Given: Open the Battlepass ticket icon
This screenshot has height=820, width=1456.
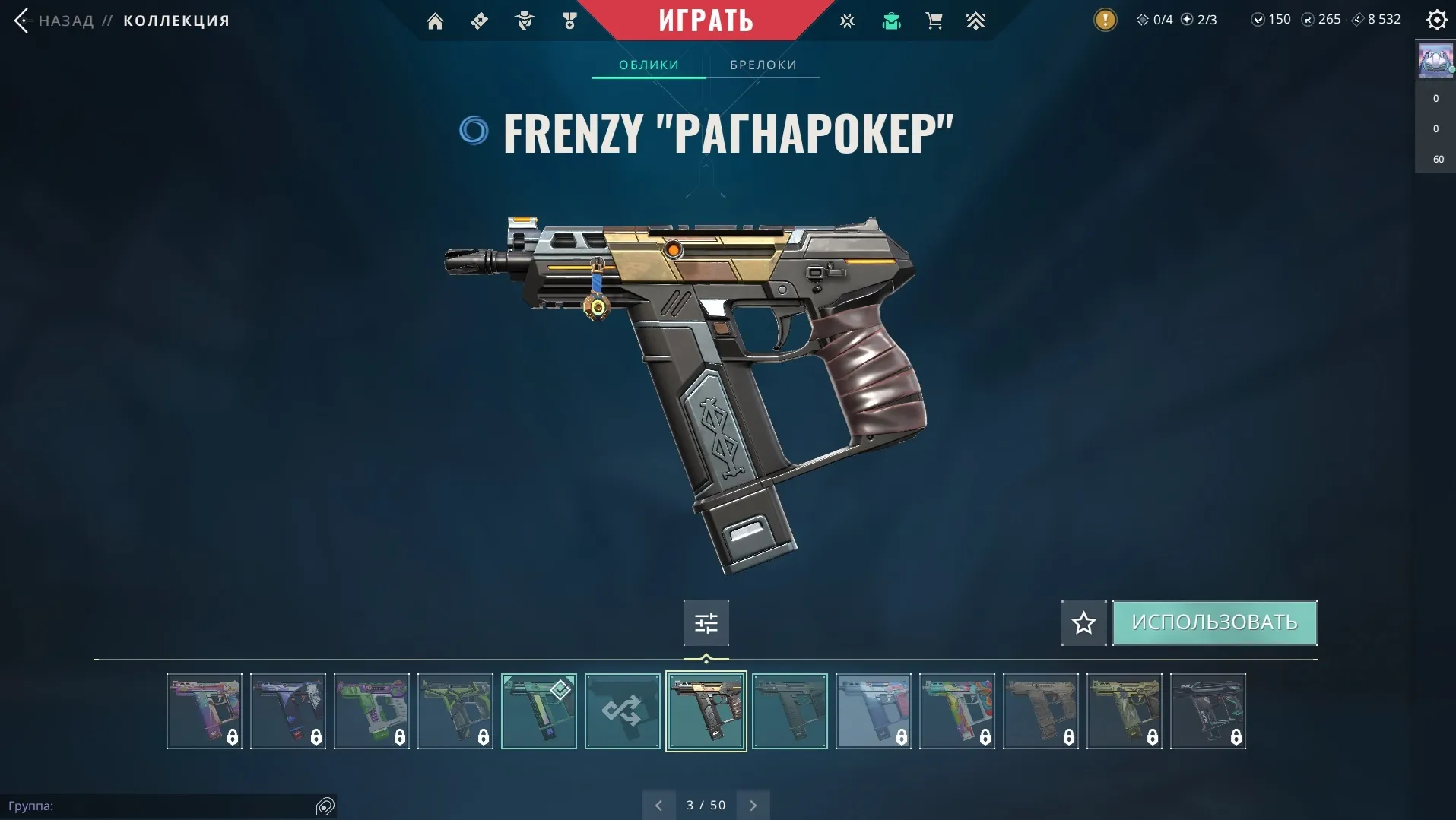Looking at the screenshot, I should [x=480, y=21].
